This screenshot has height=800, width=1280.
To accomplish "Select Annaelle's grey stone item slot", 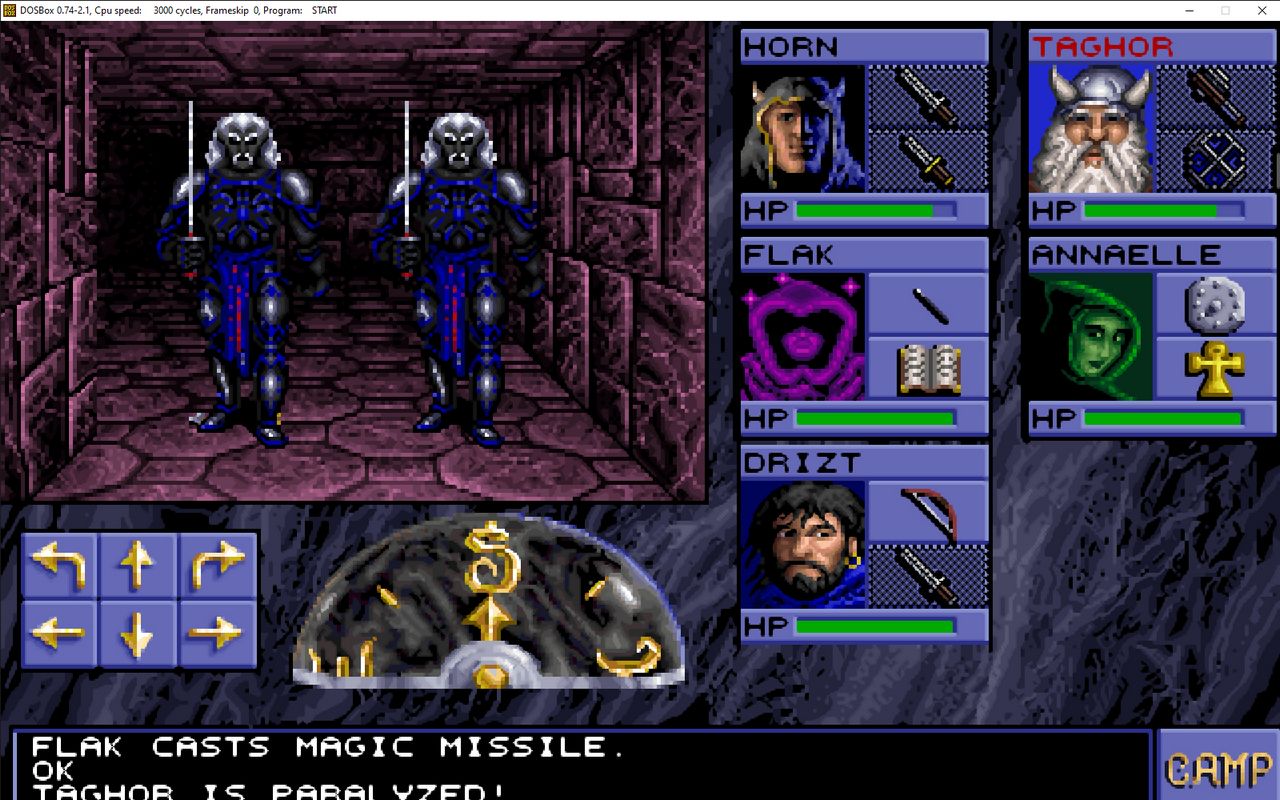I will (1216, 304).
